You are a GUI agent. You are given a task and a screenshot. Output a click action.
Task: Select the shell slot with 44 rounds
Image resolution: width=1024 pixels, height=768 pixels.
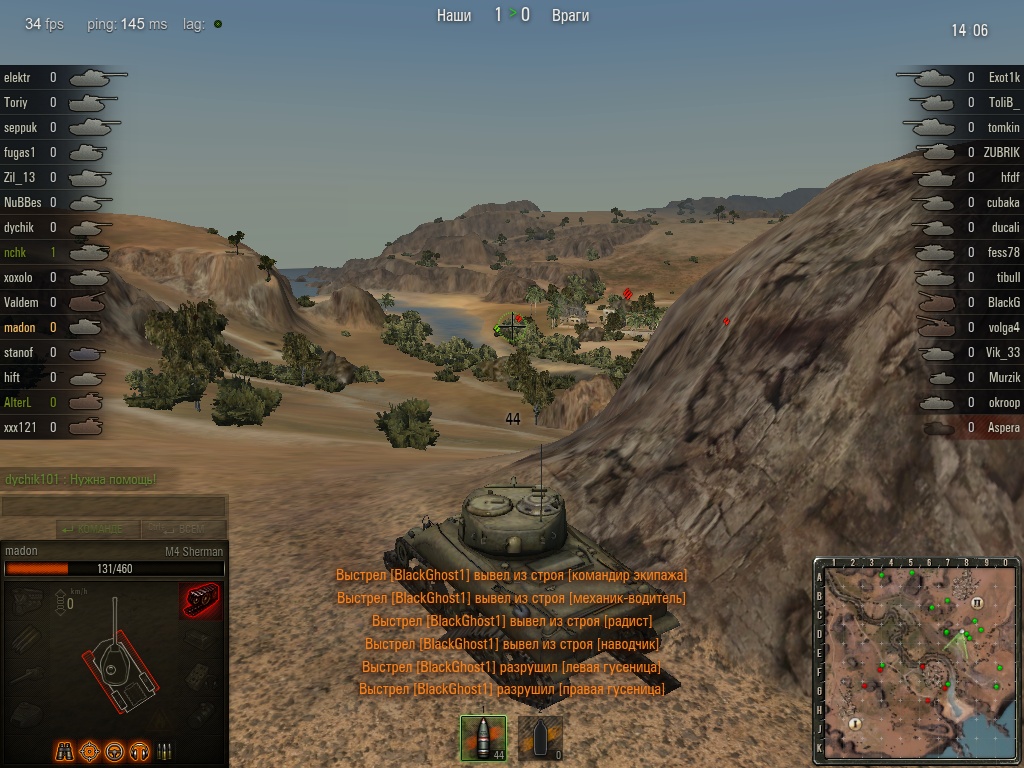tap(483, 738)
